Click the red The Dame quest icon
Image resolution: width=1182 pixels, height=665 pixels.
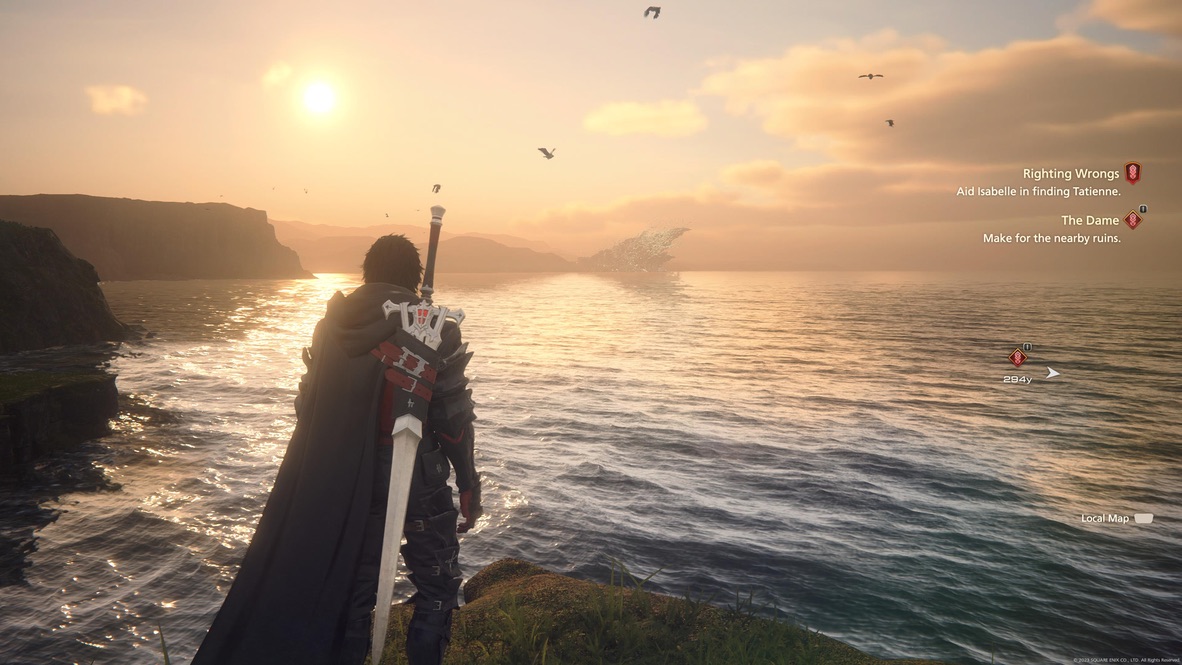[x=1132, y=220]
